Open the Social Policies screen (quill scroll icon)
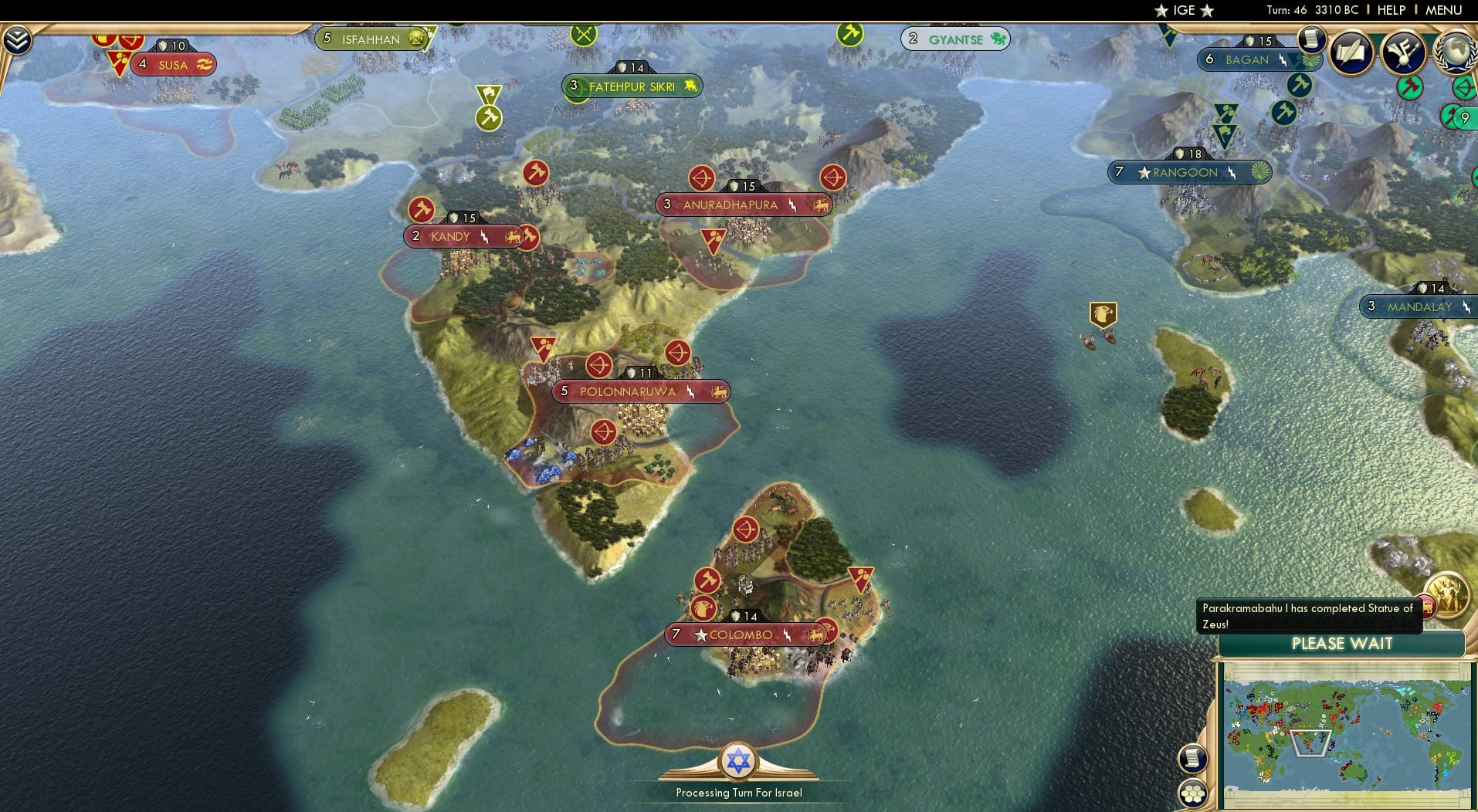Screen dimensions: 1478x812 [1350, 52]
